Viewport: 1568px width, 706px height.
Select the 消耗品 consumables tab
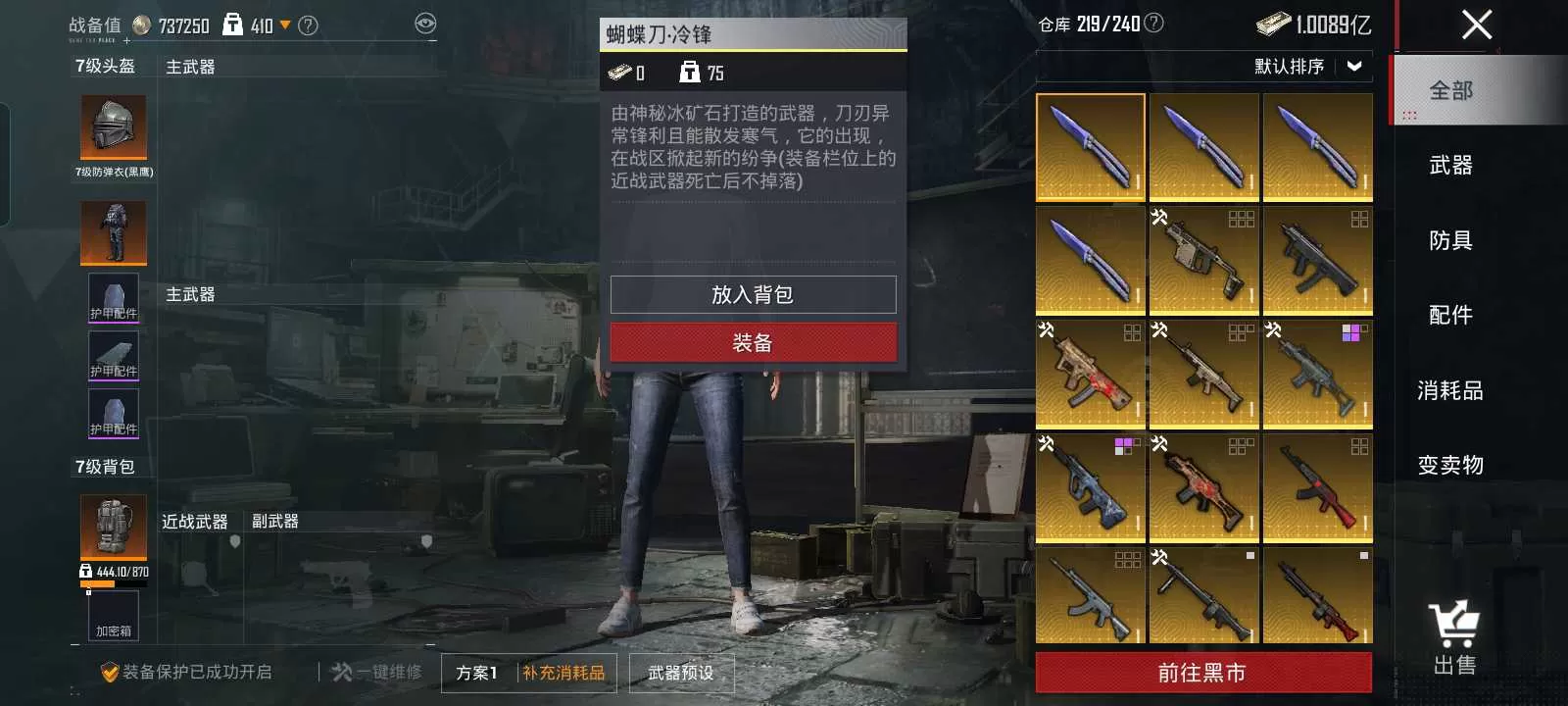pyautogui.click(x=1450, y=391)
